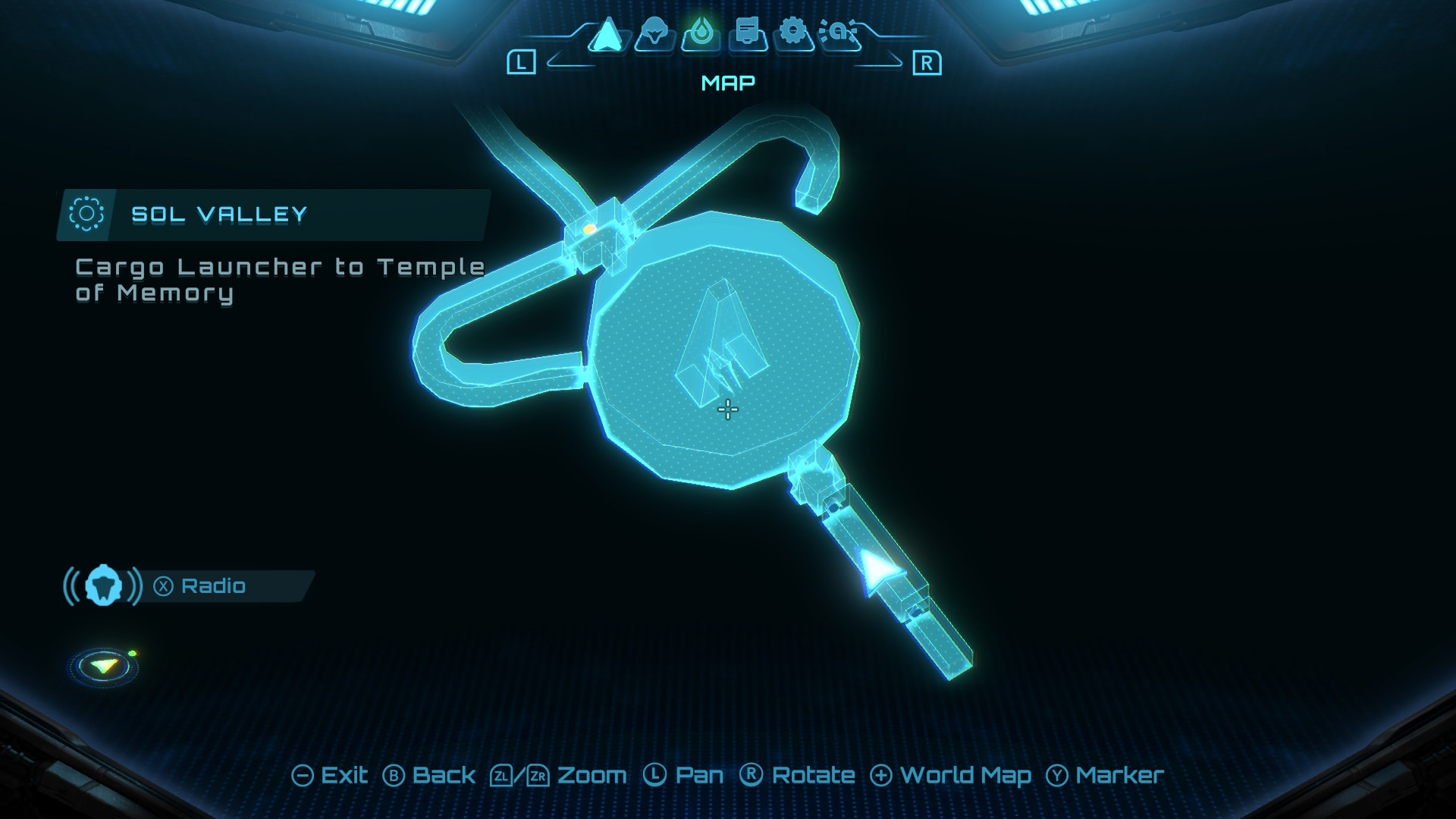Select the Zoom control label
1456x819 pixels.
[591, 775]
